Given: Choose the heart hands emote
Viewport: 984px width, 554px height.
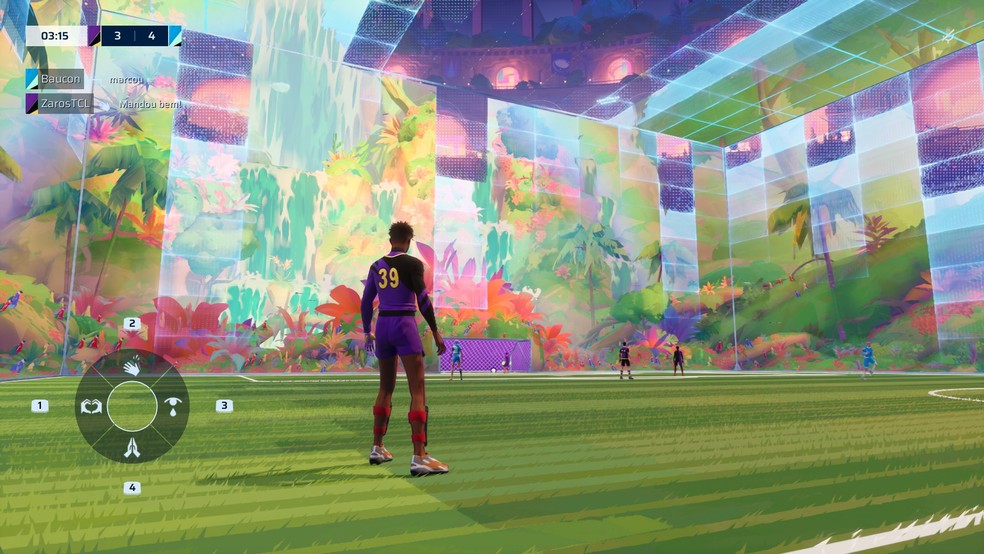Looking at the screenshot, I should [91, 406].
